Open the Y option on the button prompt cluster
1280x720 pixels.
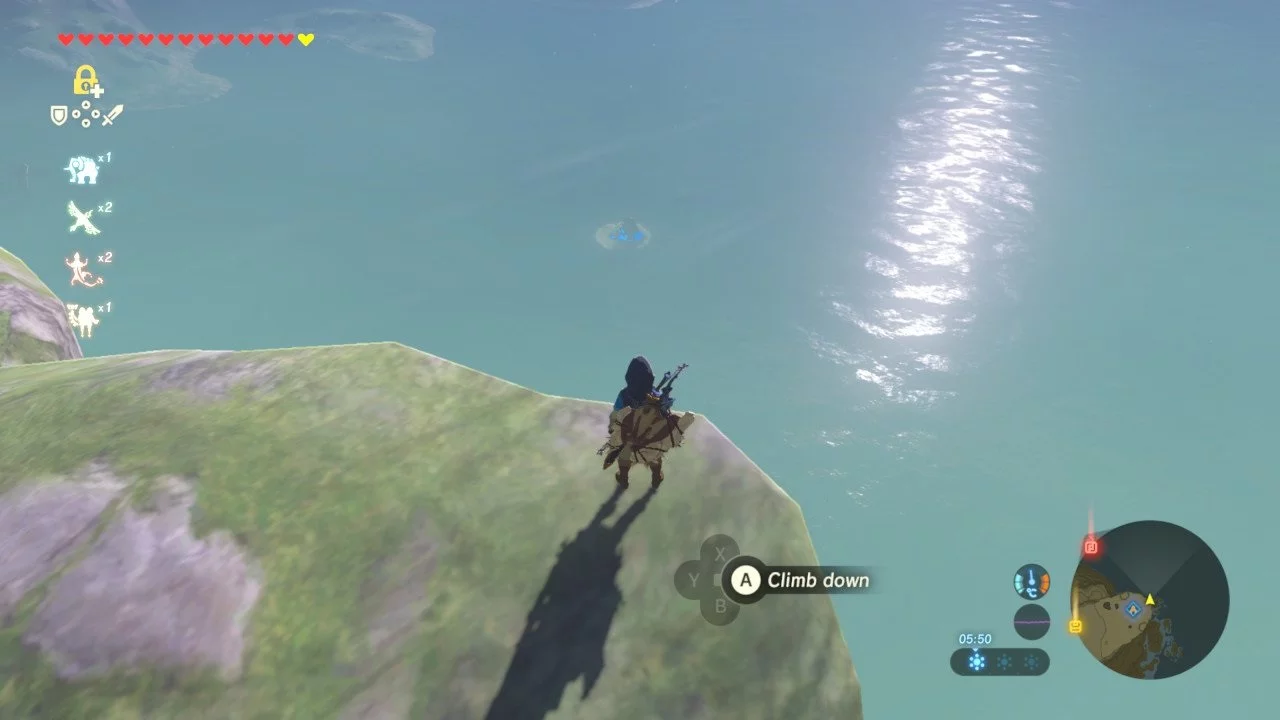pyautogui.click(x=694, y=578)
